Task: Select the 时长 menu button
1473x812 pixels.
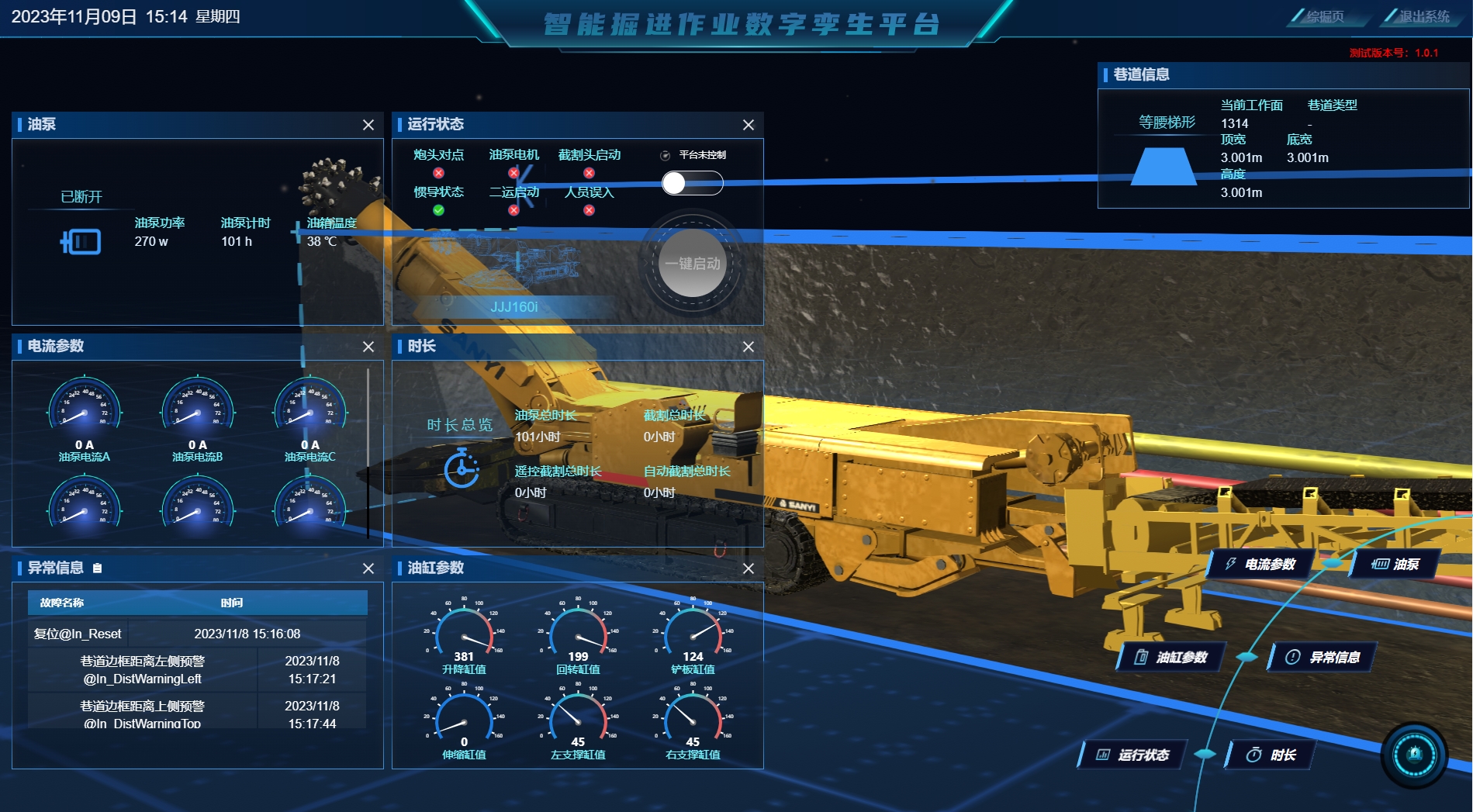Action: 1271,755
